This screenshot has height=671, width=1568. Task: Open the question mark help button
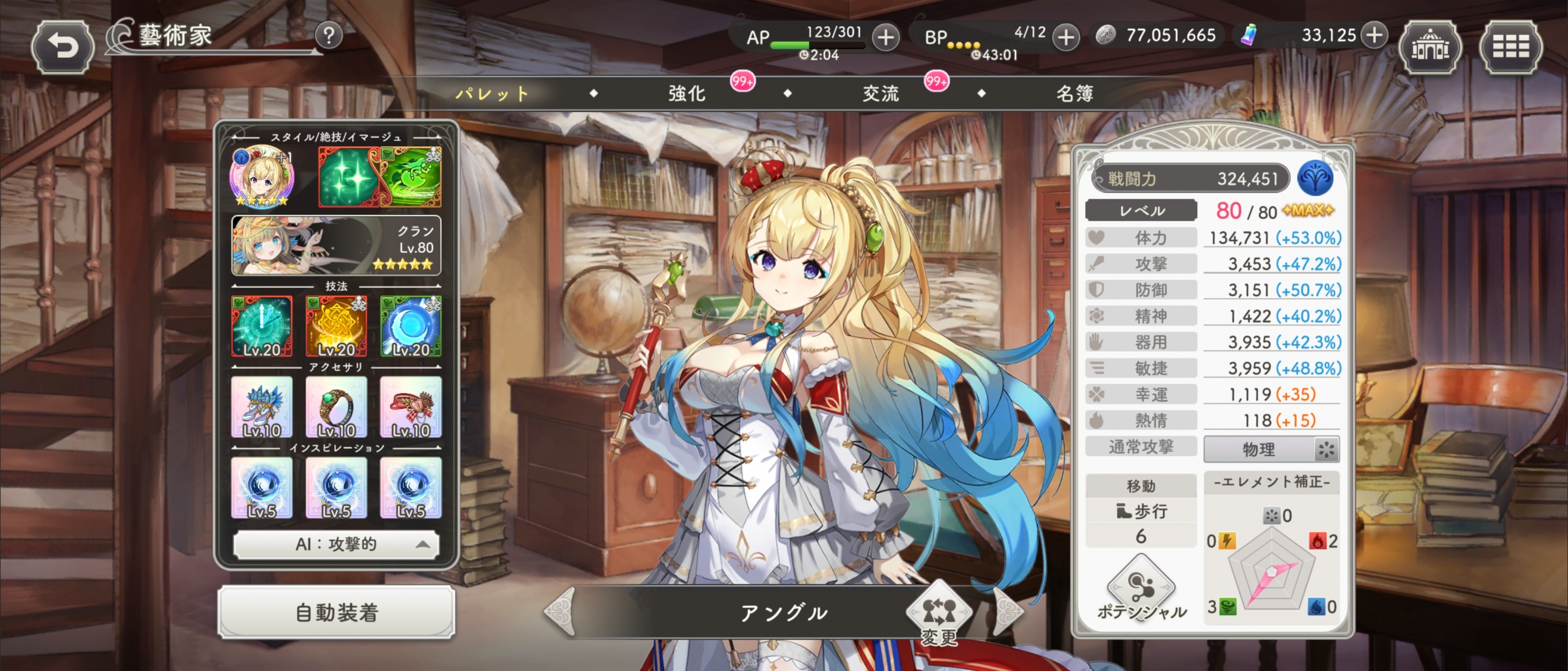pyautogui.click(x=329, y=35)
